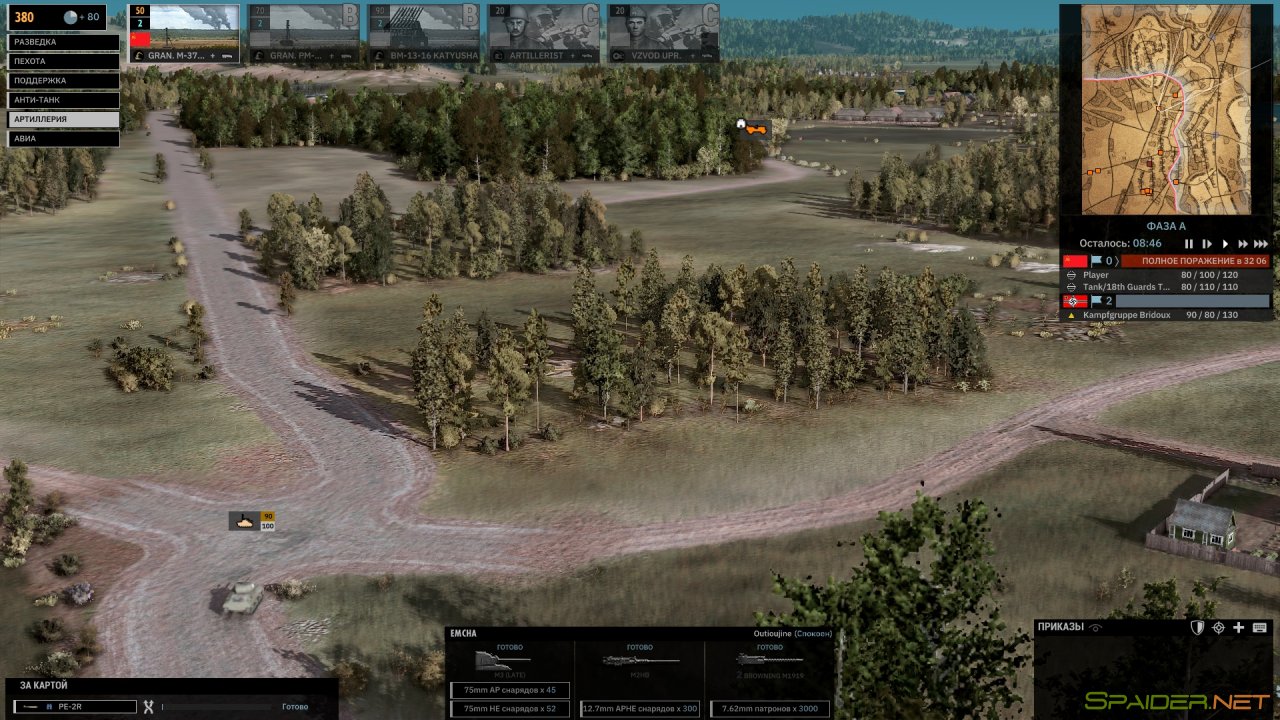Select the M2HB machine gun in the EMCHA panel

(x=638, y=660)
